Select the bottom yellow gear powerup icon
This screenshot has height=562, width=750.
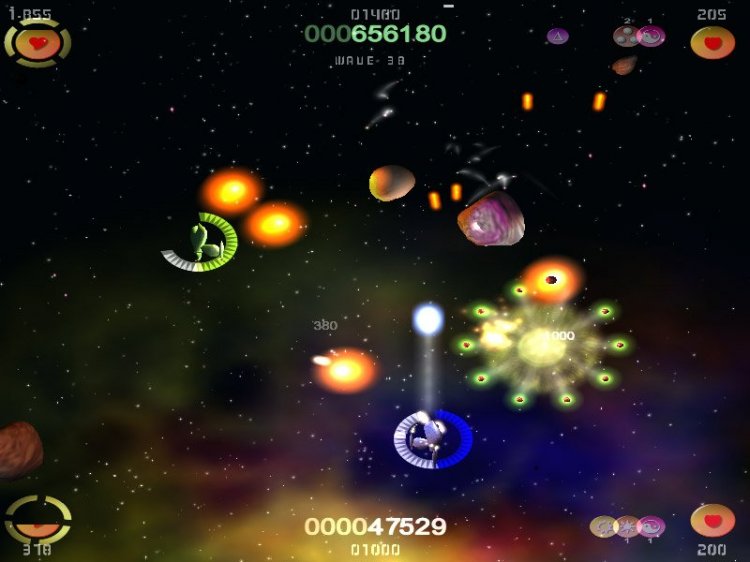(603, 526)
